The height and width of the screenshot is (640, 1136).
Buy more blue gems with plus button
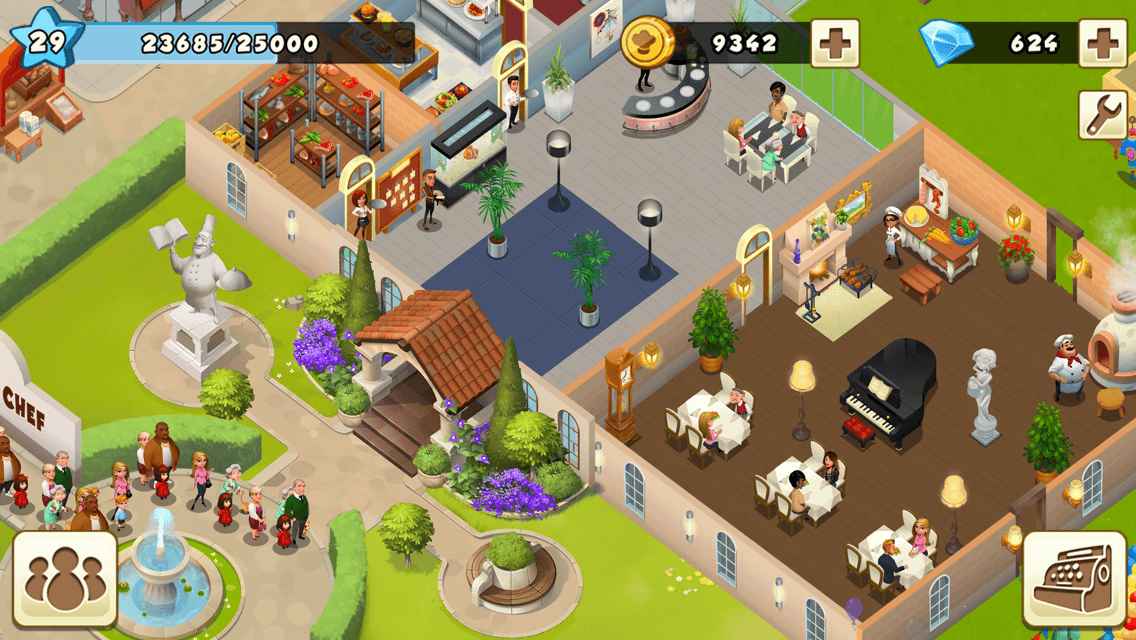1104,43
